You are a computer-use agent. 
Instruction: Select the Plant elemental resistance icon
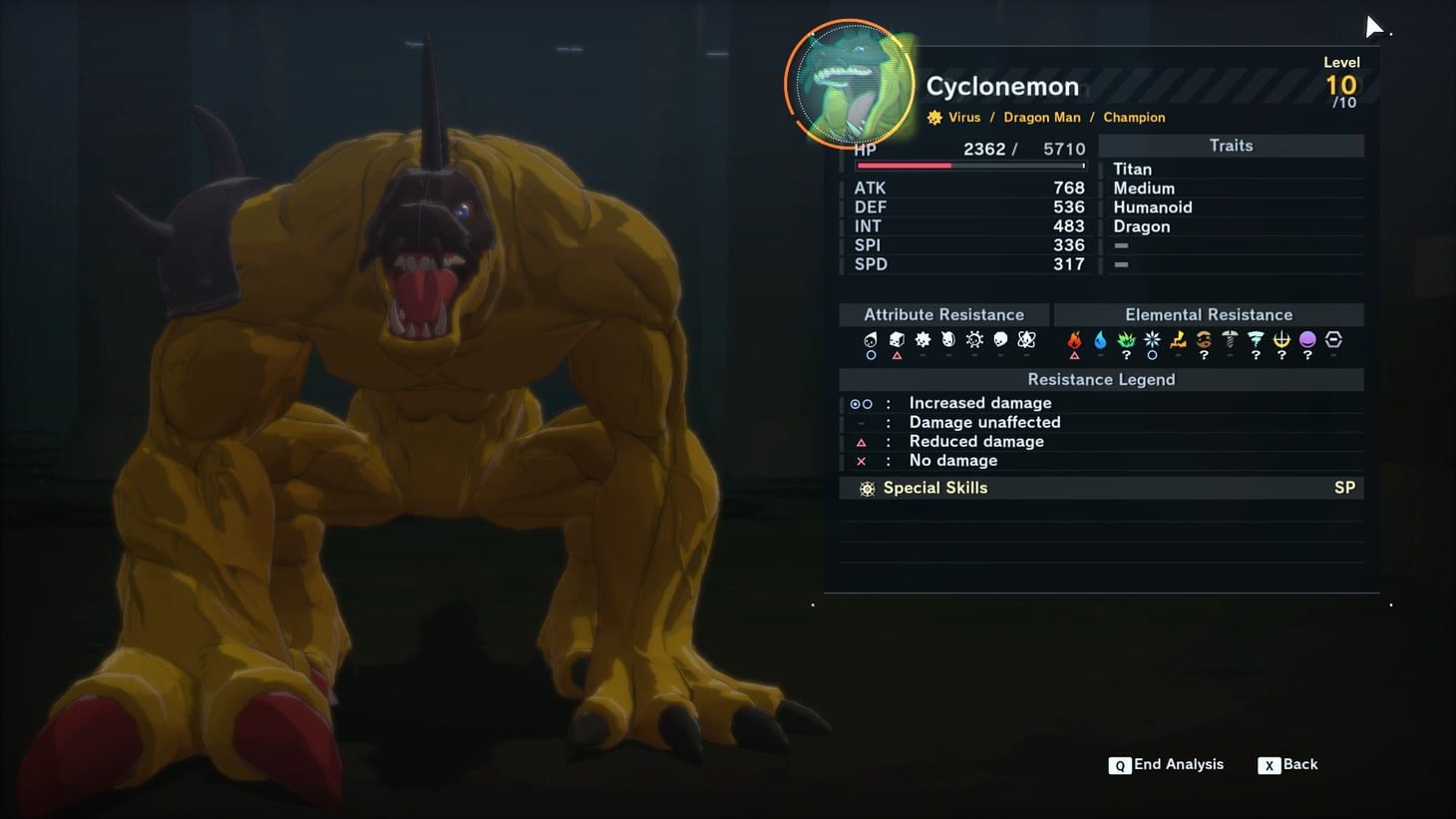pos(1126,339)
